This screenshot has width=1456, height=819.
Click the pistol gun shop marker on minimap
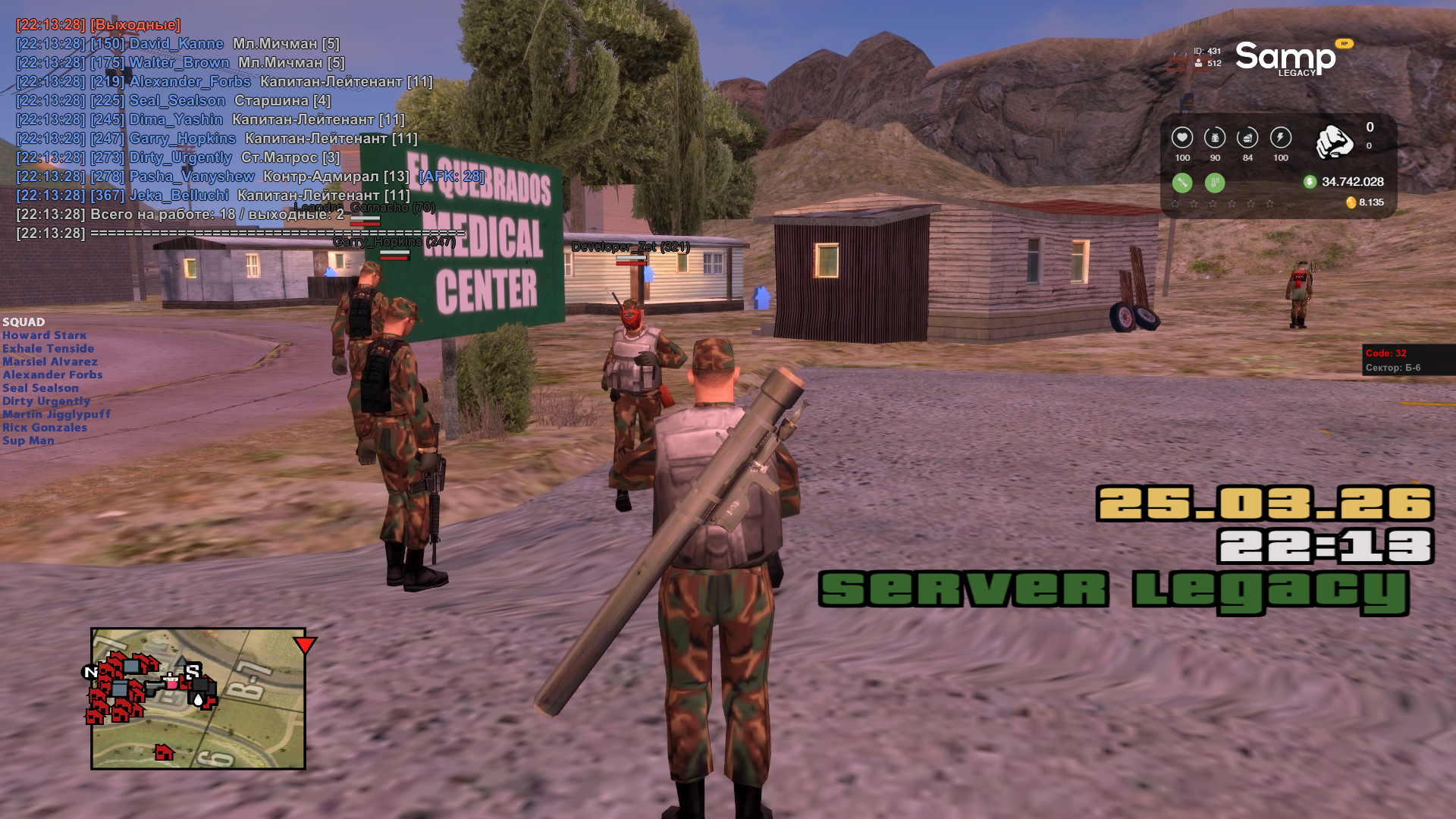point(155,686)
